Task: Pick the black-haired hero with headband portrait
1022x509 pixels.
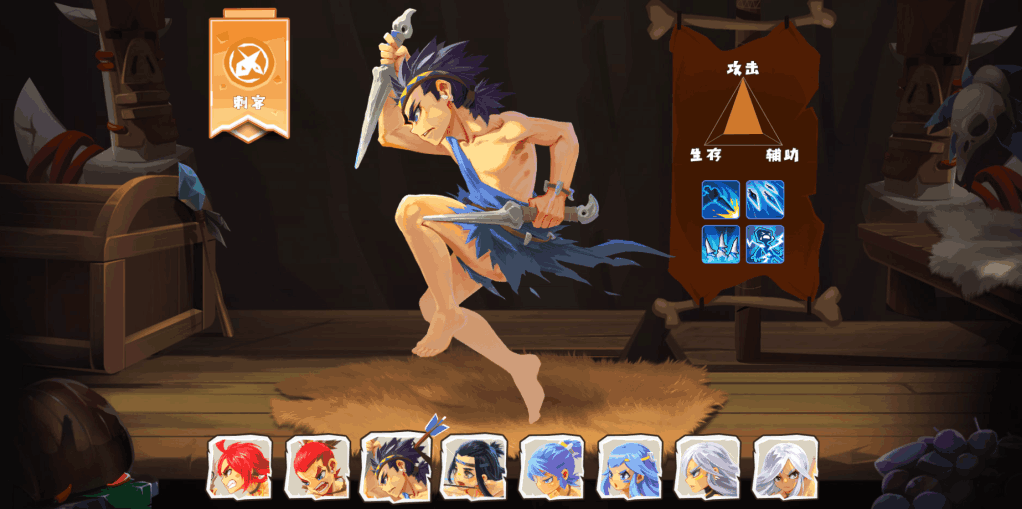Action: click(474, 467)
